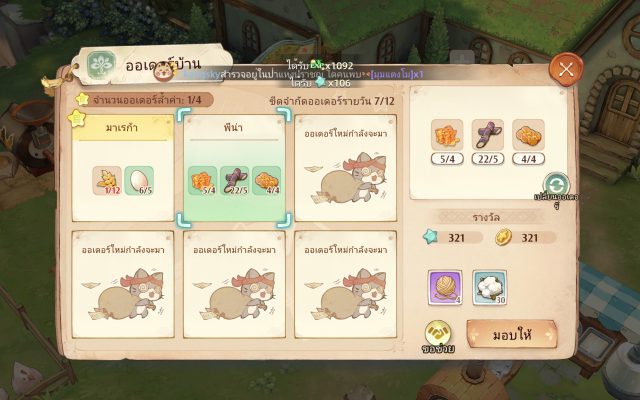Open the order board flower emblem
The image size is (640, 400).
coord(102,65)
